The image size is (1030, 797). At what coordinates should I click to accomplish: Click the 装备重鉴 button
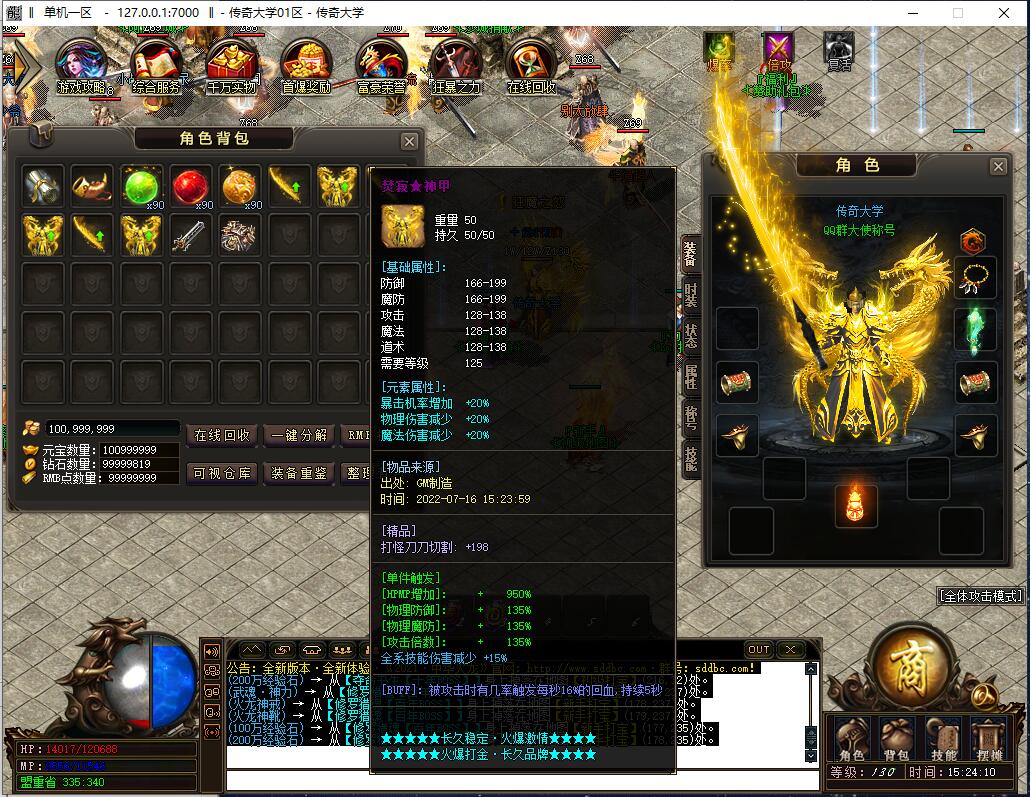pos(299,473)
